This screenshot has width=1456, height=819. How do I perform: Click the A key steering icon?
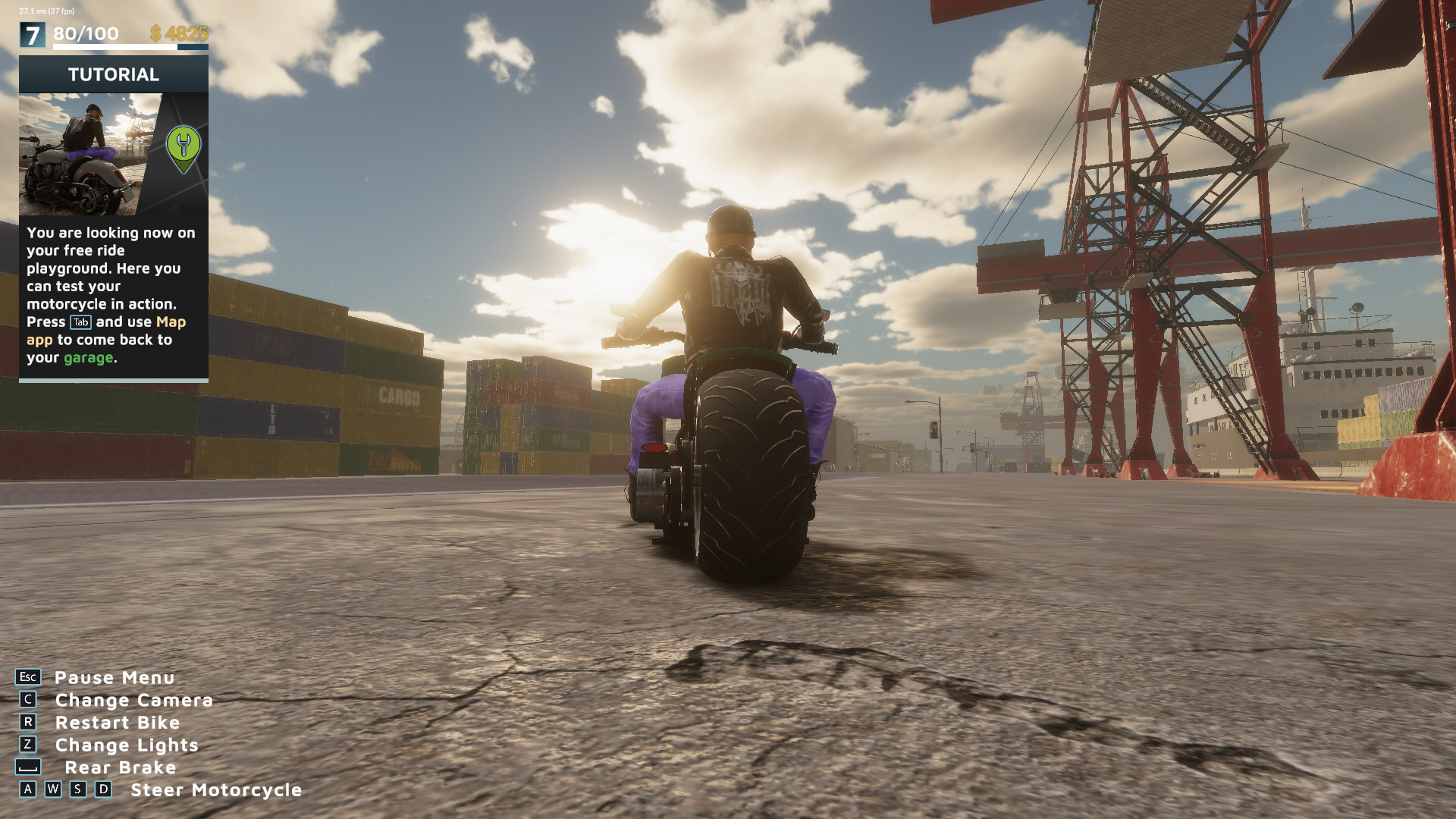(x=28, y=790)
